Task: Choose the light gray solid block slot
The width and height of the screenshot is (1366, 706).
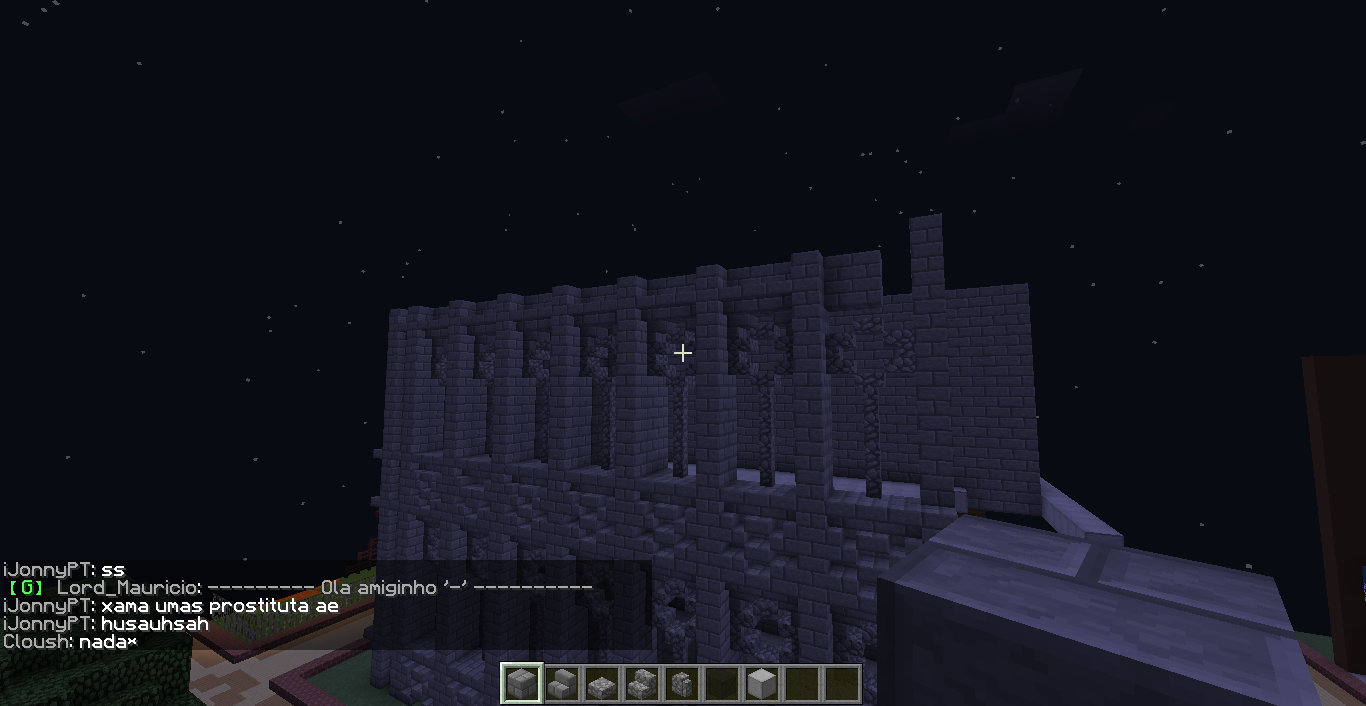Action: [761, 684]
